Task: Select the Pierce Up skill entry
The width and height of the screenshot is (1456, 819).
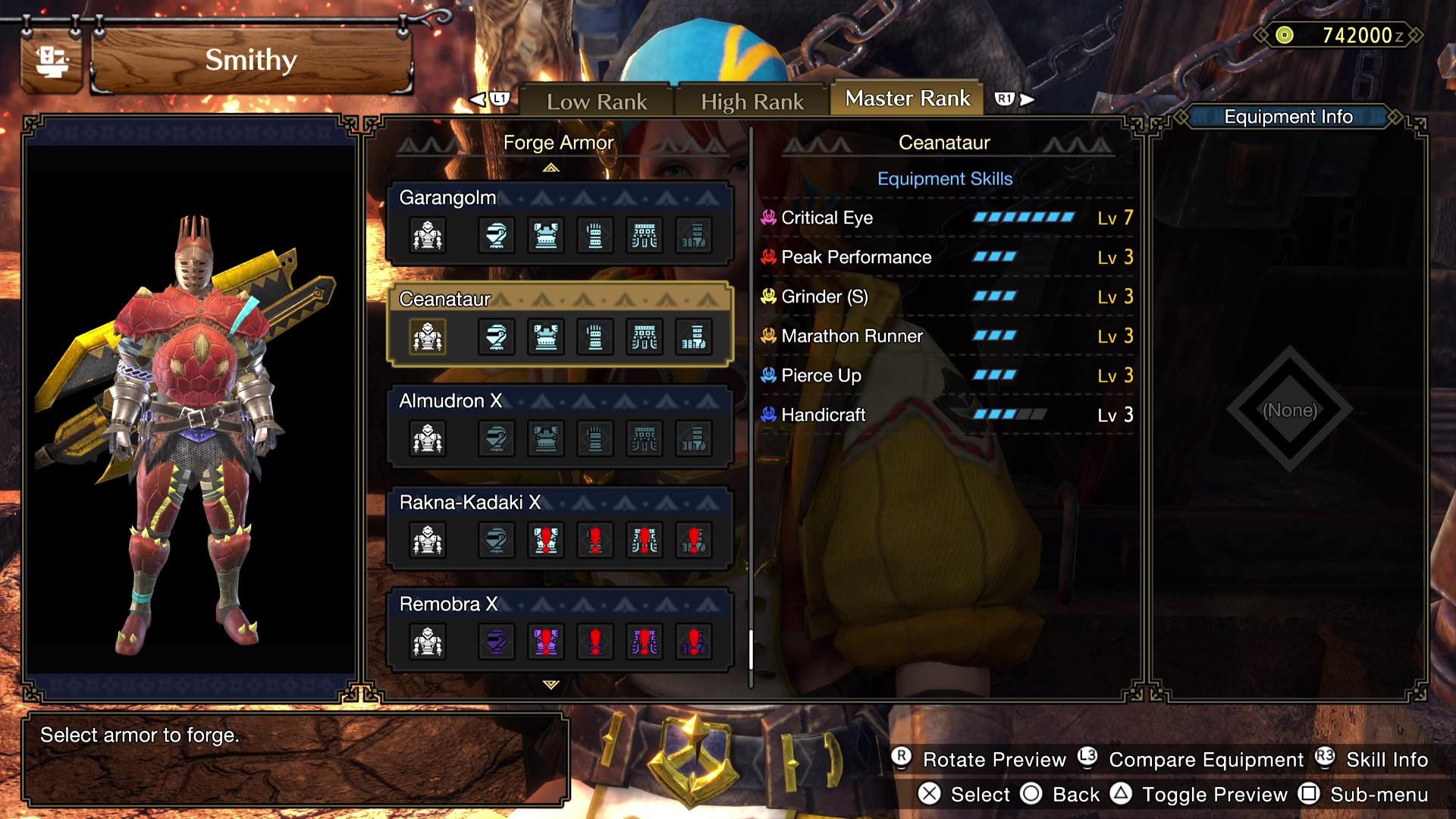Action: [946, 376]
